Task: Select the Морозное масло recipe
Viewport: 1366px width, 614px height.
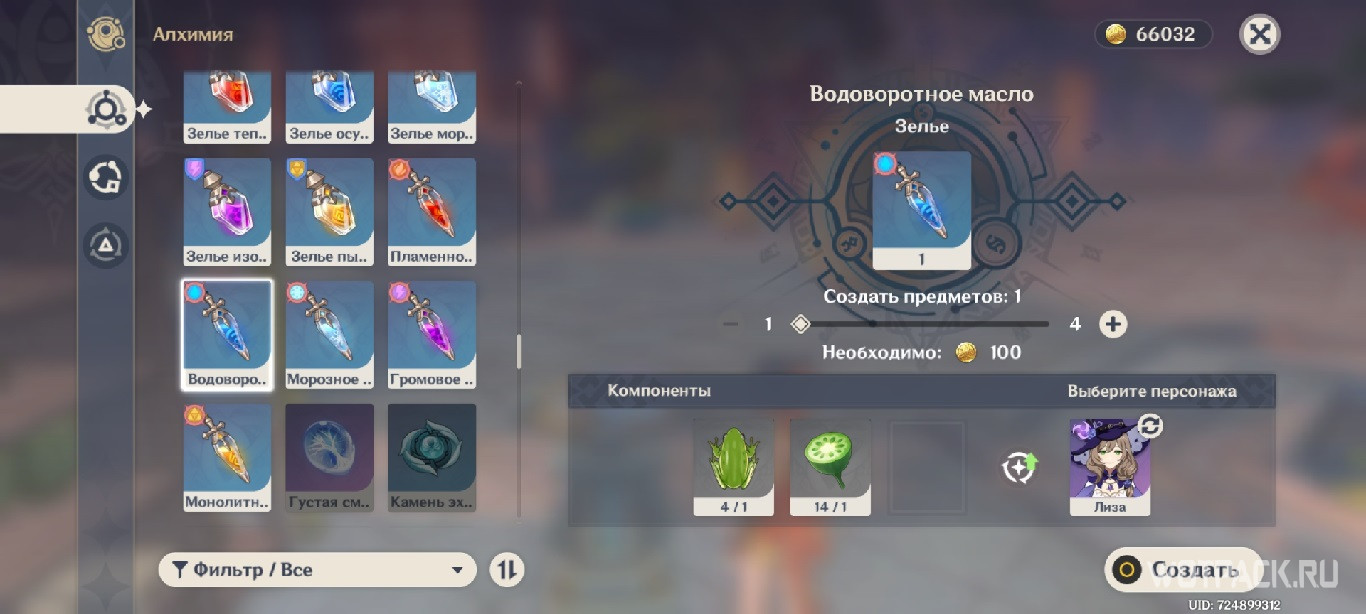Action: [x=330, y=334]
